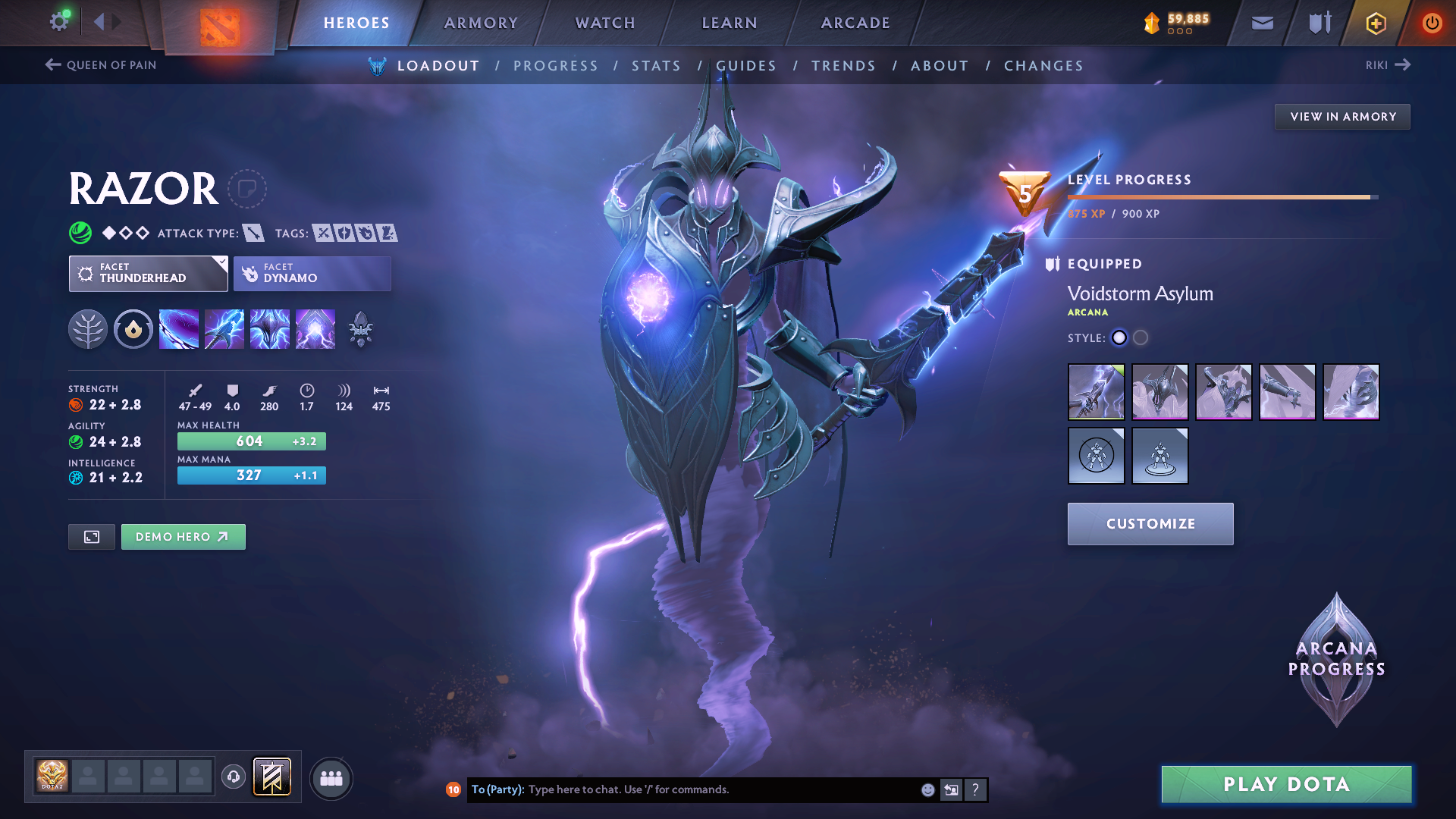Open the Arcade tab
This screenshot has height=819, width=1456.
855,23
